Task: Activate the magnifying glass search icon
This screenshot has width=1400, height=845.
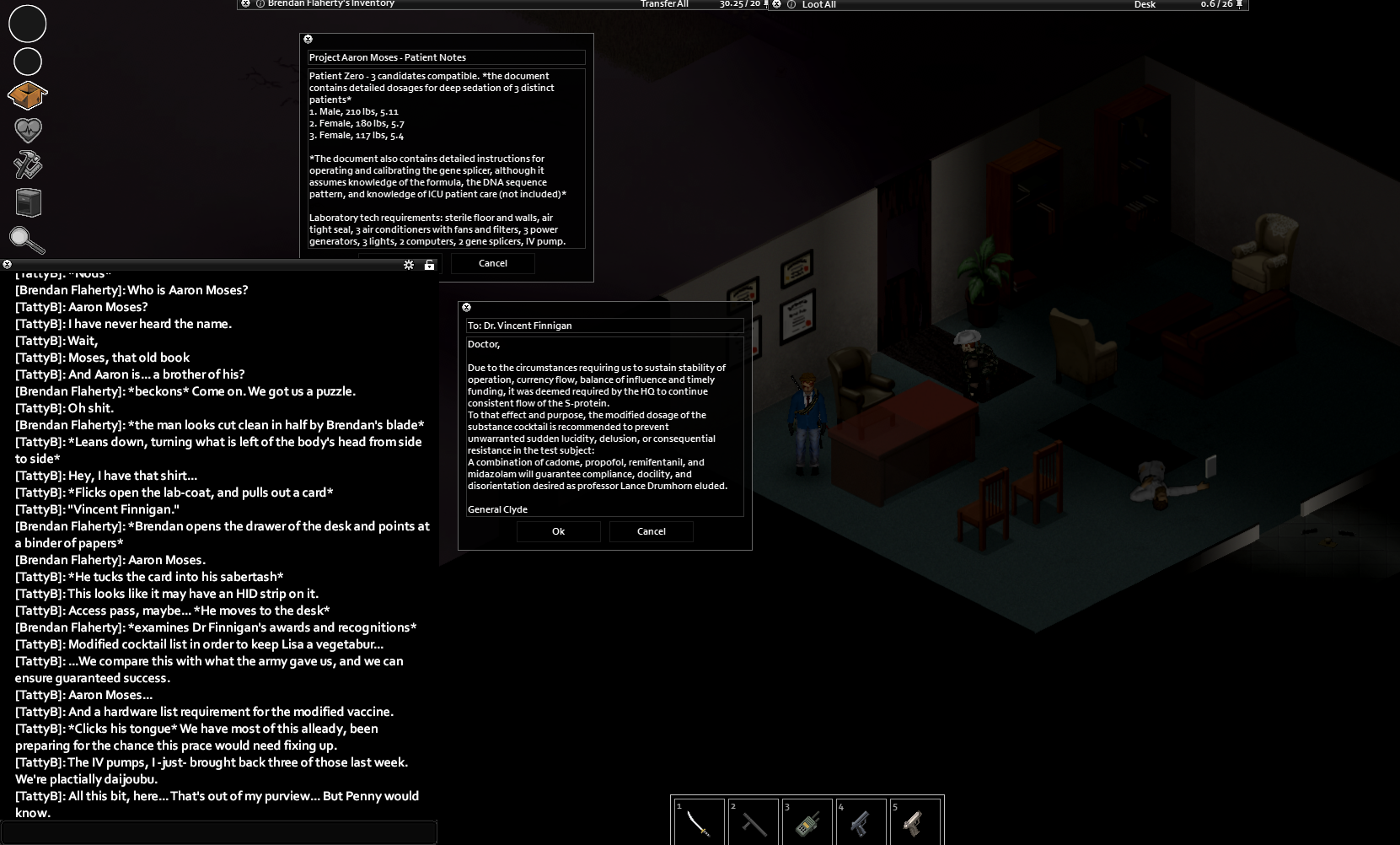Action: click(27, 241)
